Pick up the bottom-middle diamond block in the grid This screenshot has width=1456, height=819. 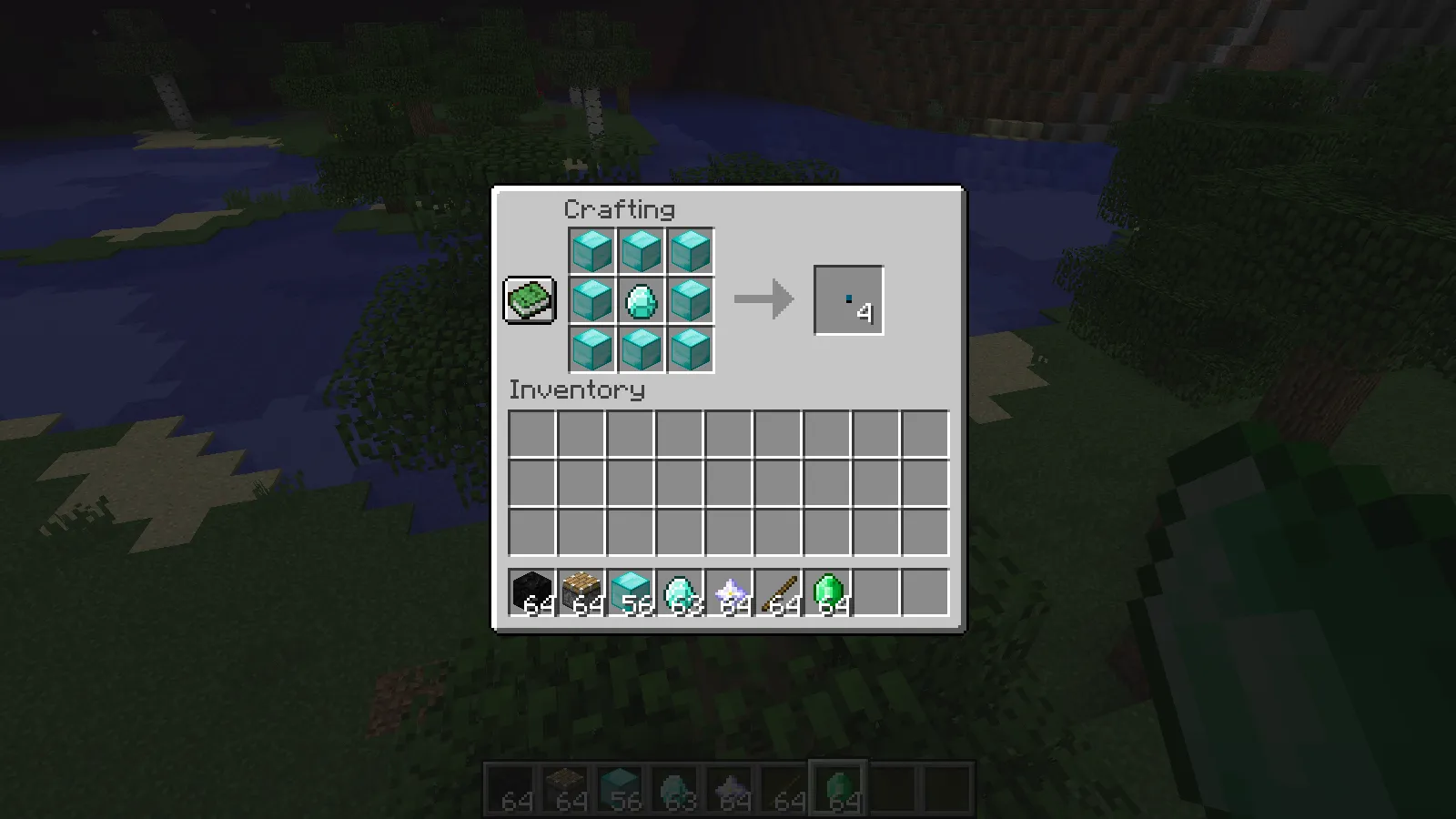[641, 350]
